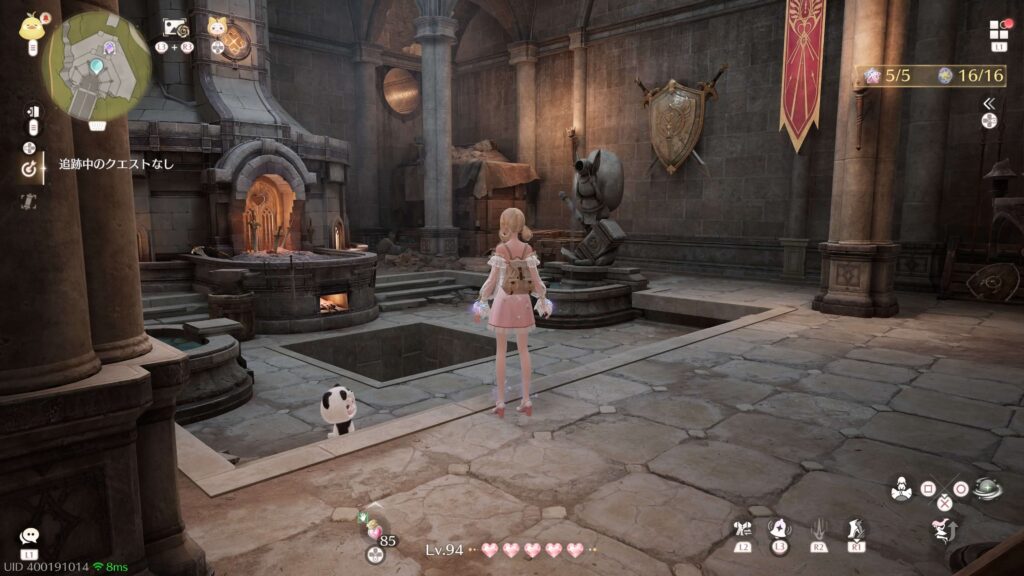Open the four-square main menu icon
Viewport: 1024px width, 576px height.
(x=999, y=30)
